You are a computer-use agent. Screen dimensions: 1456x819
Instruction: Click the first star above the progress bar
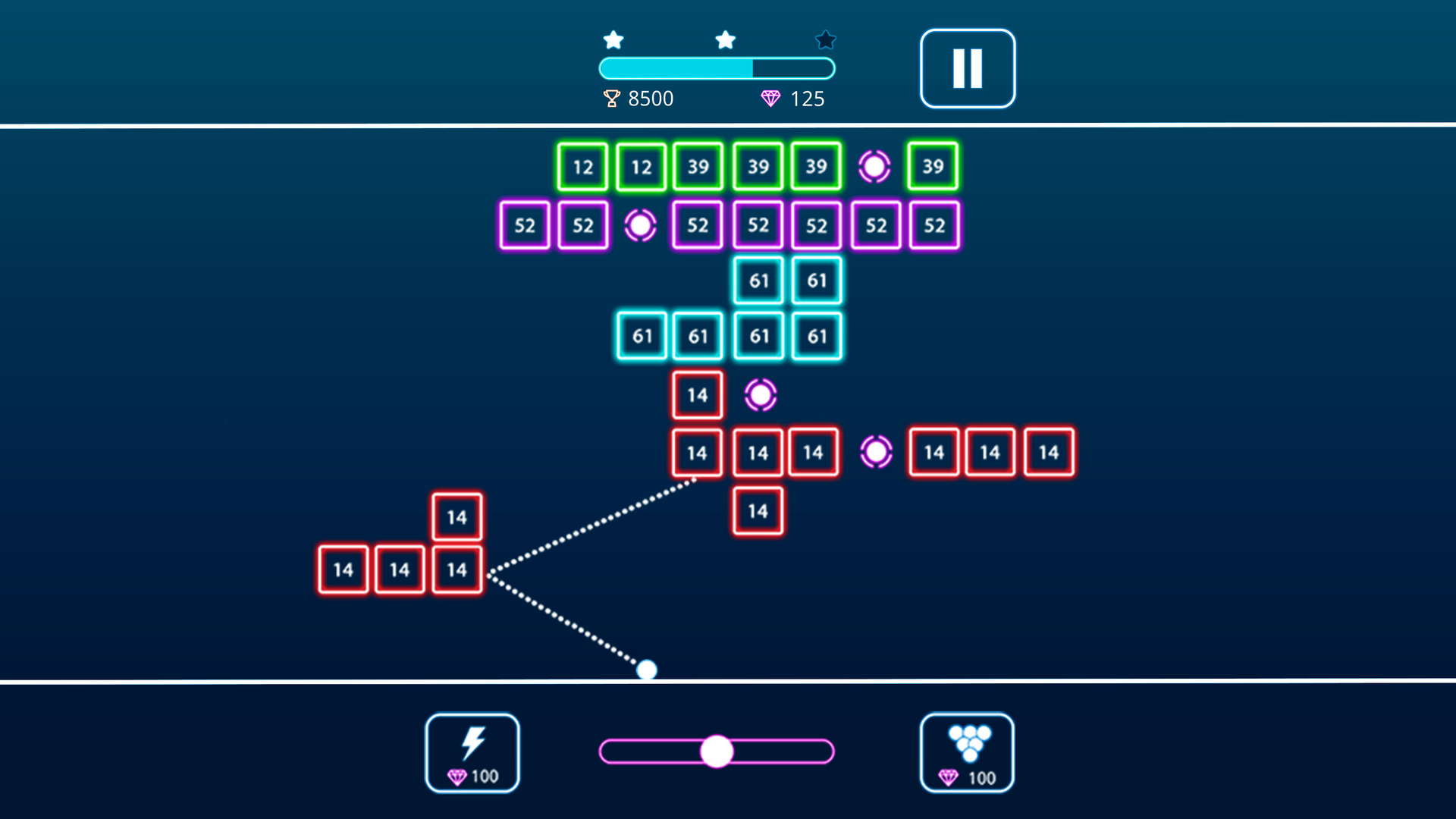pyautogui.click(x=613, y=38)
